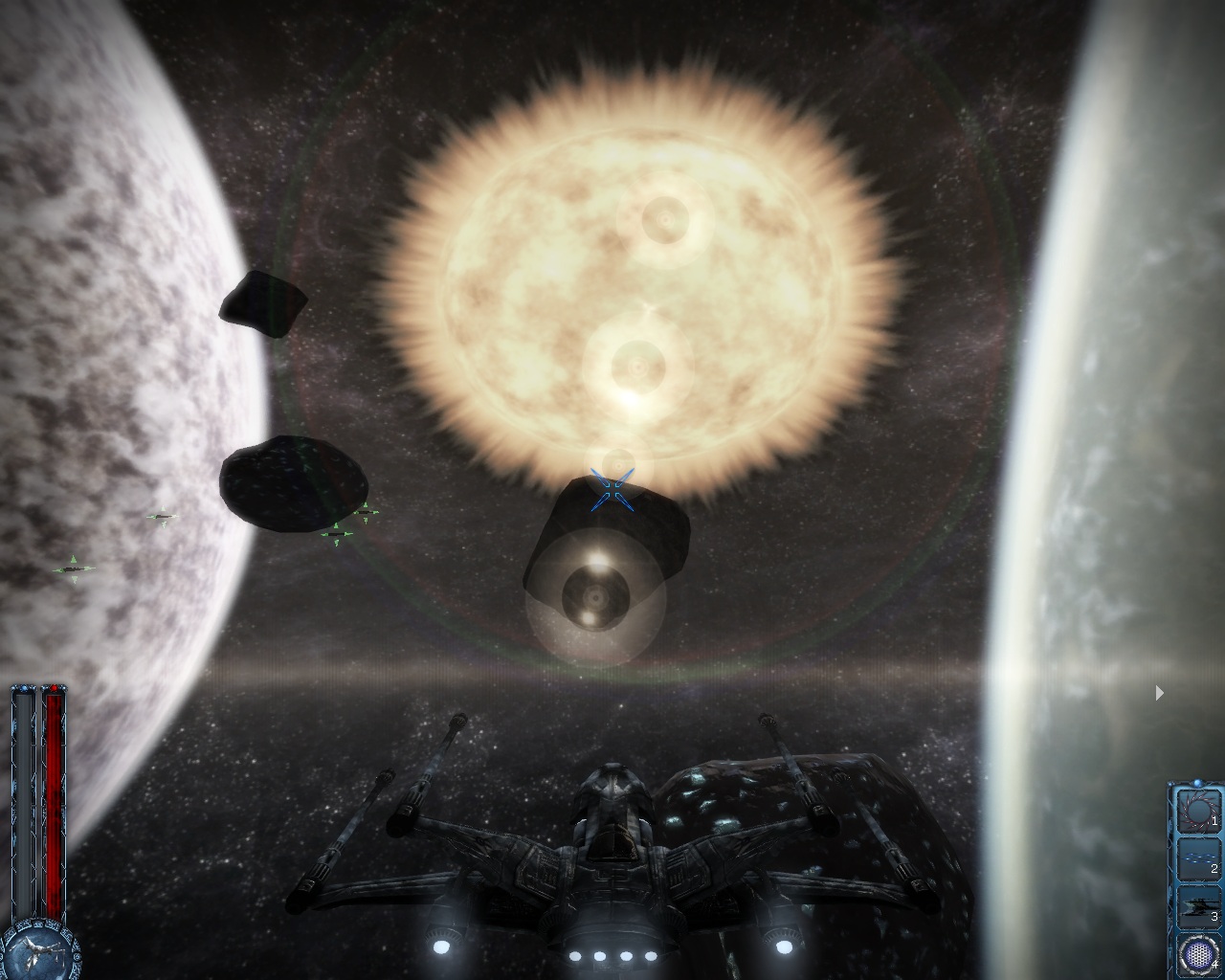Screen dimensions: 1225x980
Task: Toggle the blue targeting reticle on the asteroid
Action: (x=612, y=490)
